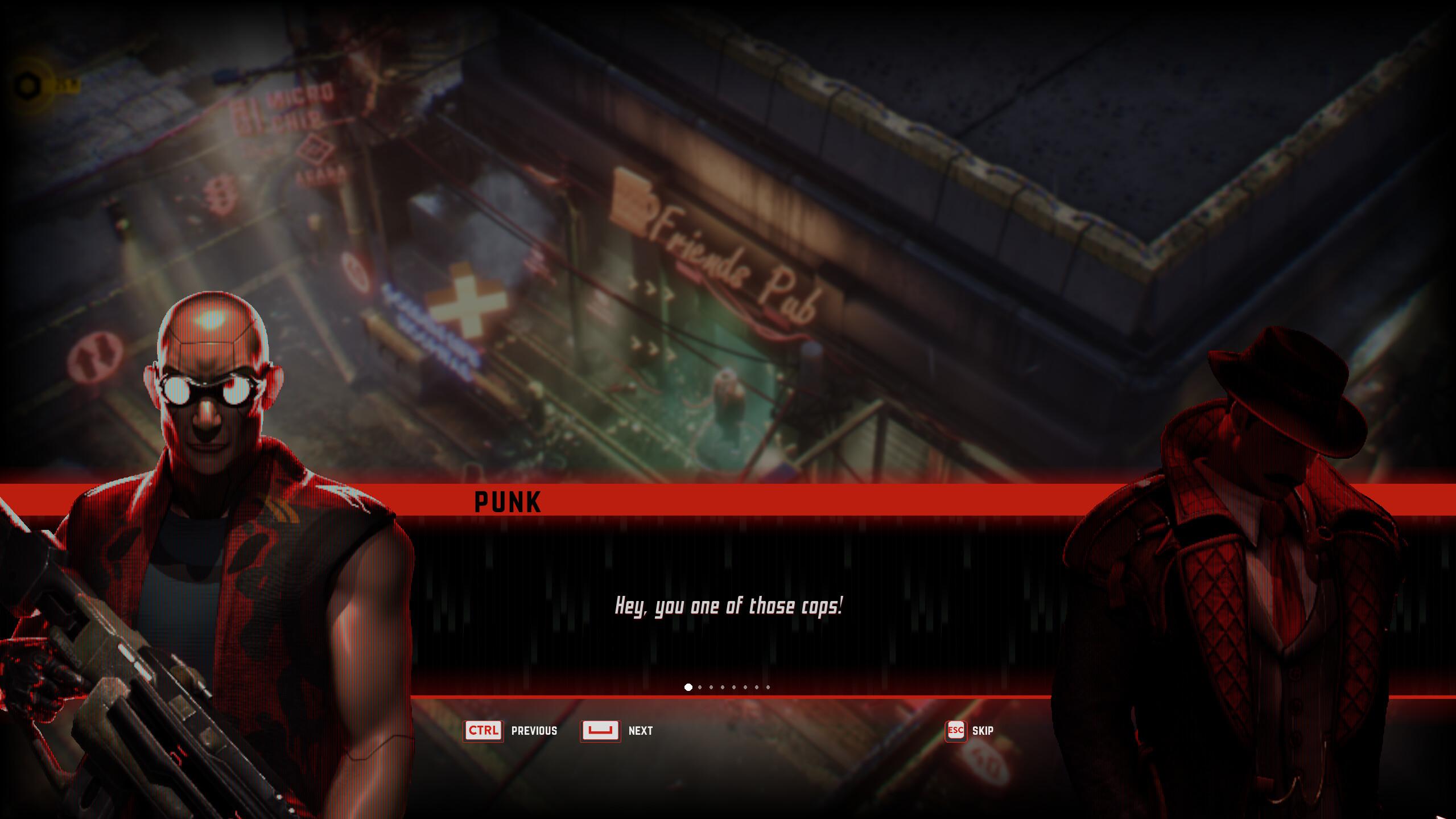This screenshot has width=1456, height=819.
Task: Click the ESC key icon to skip cutscene
Action: tap(955, 731)
